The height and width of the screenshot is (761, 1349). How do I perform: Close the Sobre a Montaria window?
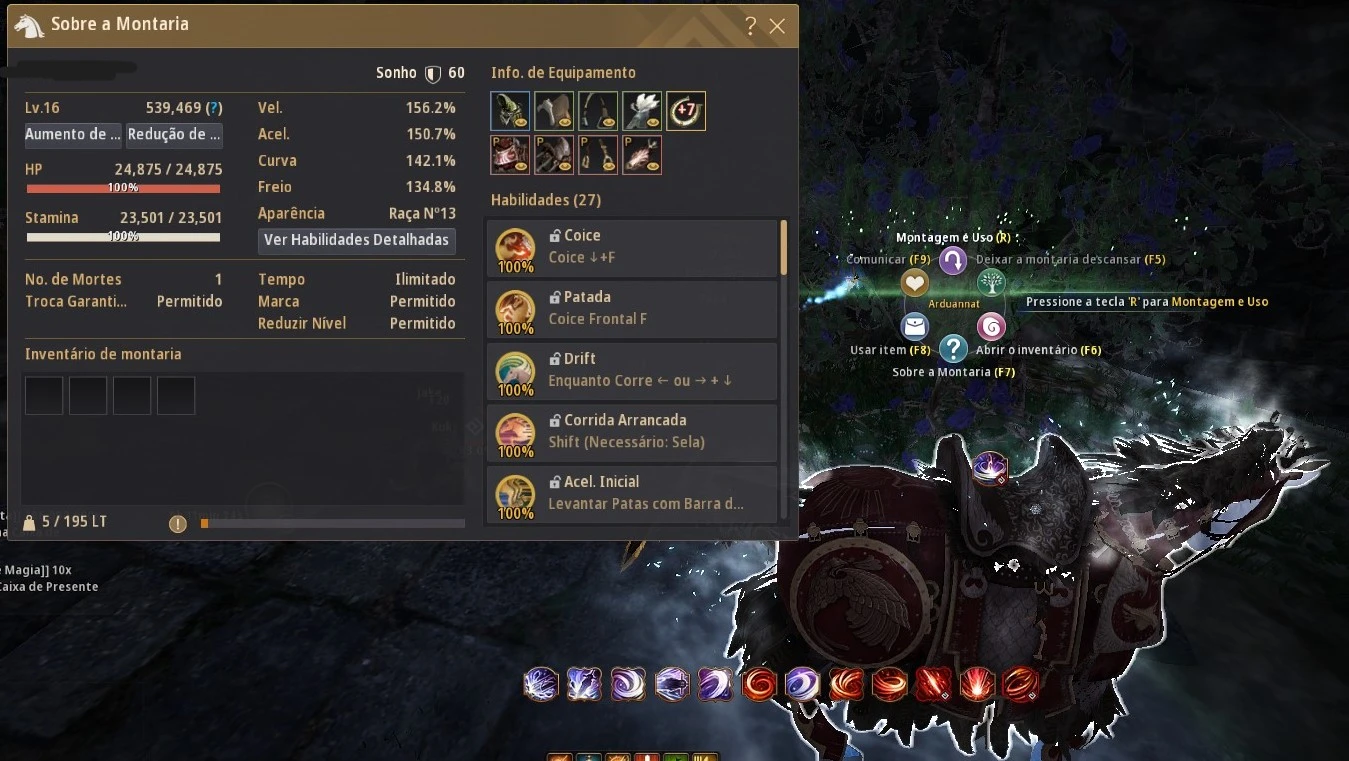point(777,26)
